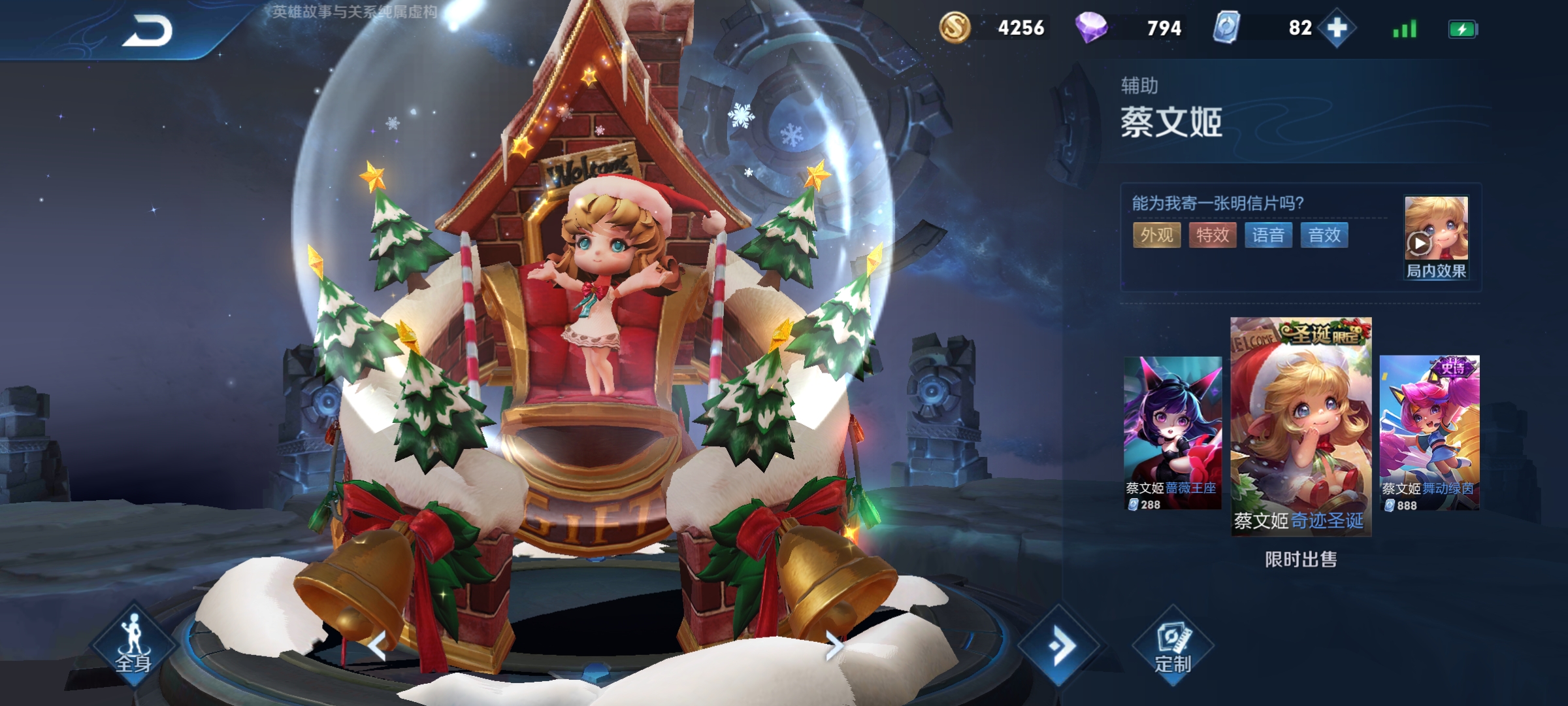Select the 语音 voice tag
This screenshot has width=1568, height=706.
1268,235
